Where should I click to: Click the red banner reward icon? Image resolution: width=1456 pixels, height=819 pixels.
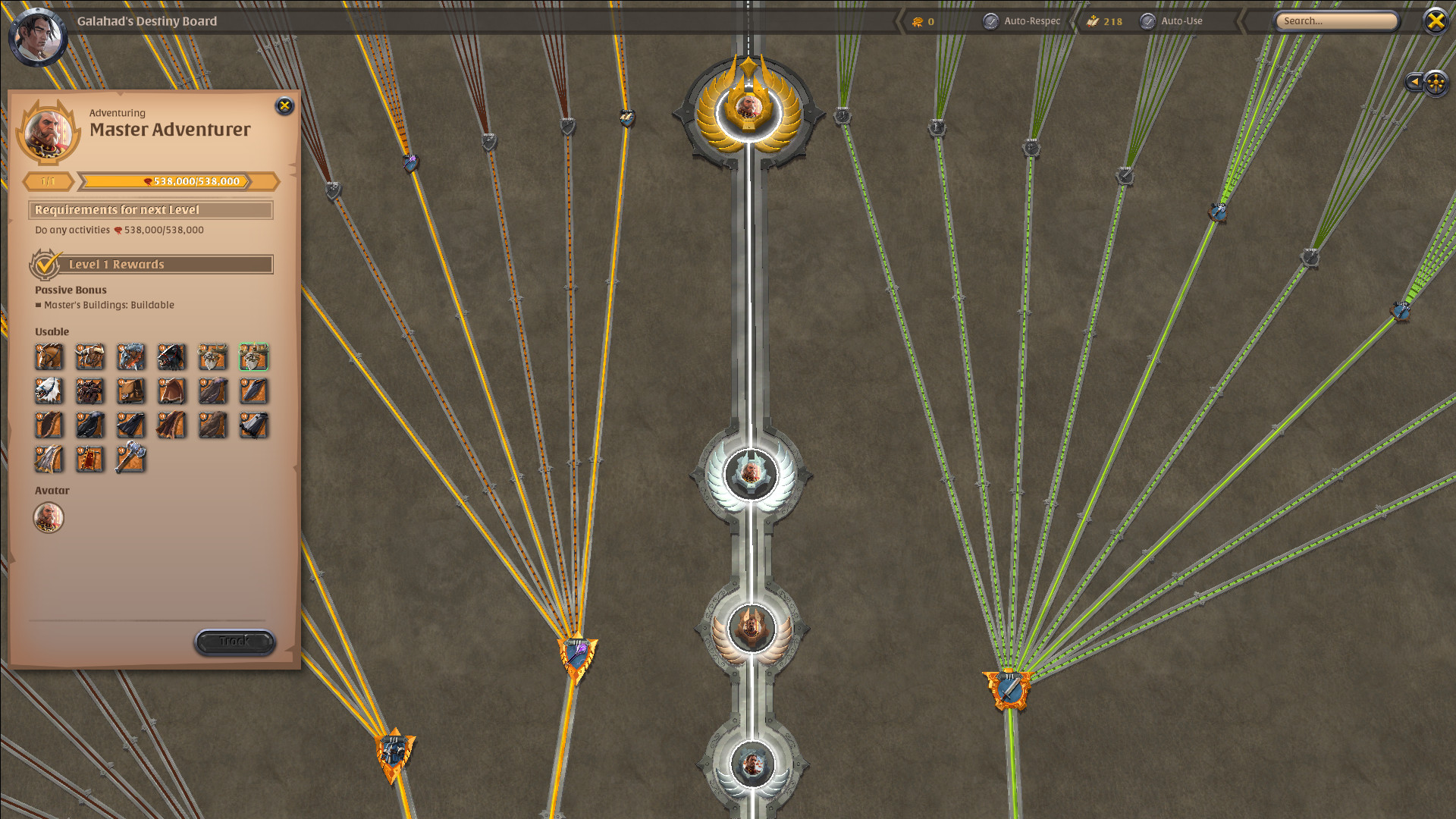[x=90, y=460]
